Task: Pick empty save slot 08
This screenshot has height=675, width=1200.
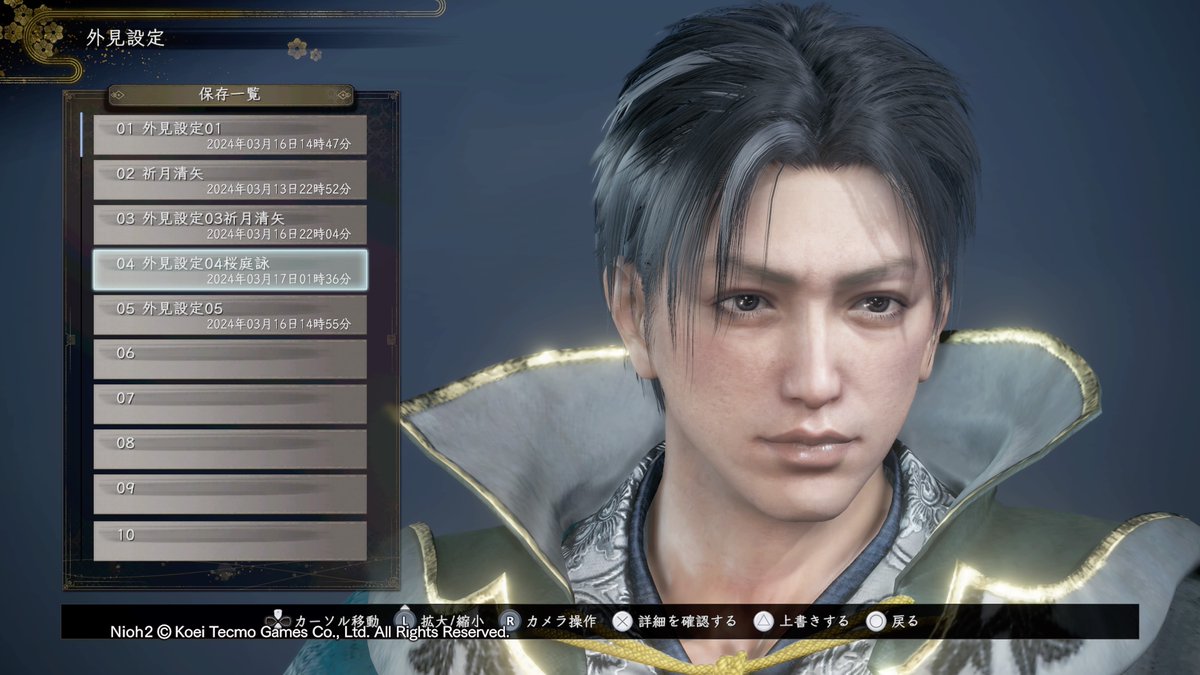Action: pos(230,449)
